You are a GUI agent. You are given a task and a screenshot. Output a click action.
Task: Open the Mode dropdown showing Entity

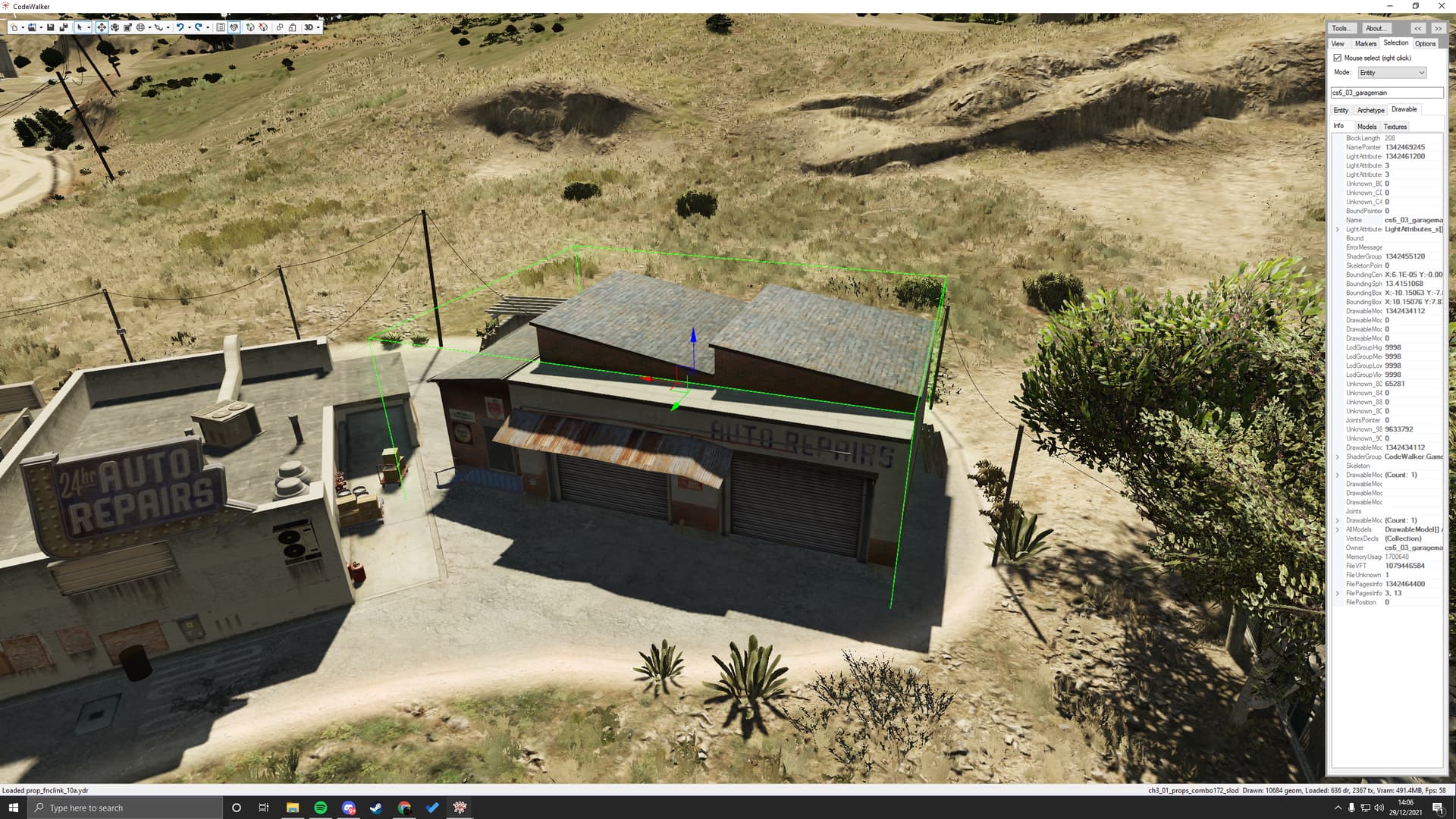click(x=1392, y=72)
